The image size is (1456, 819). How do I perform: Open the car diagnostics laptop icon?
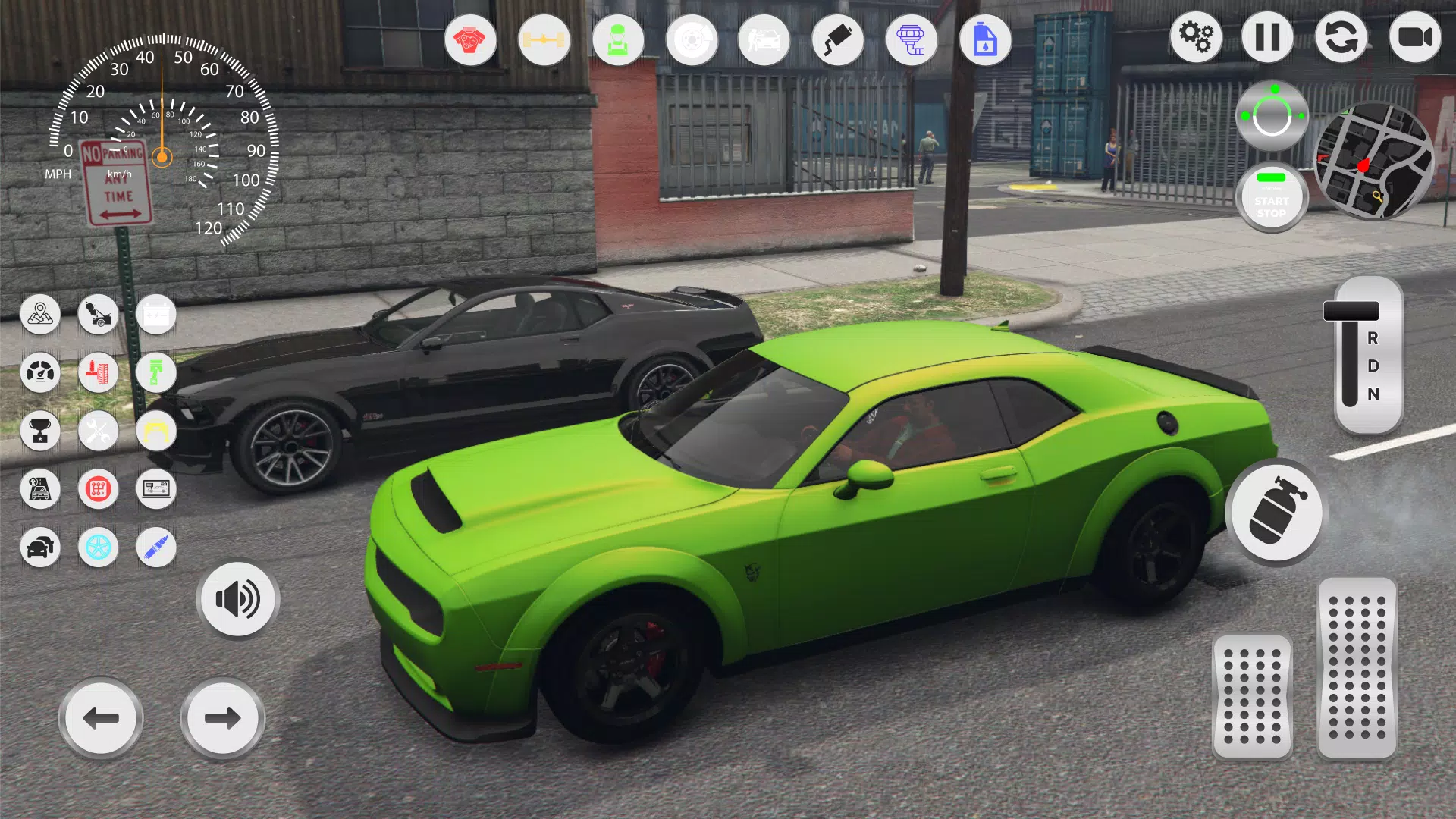pos(155,489)
